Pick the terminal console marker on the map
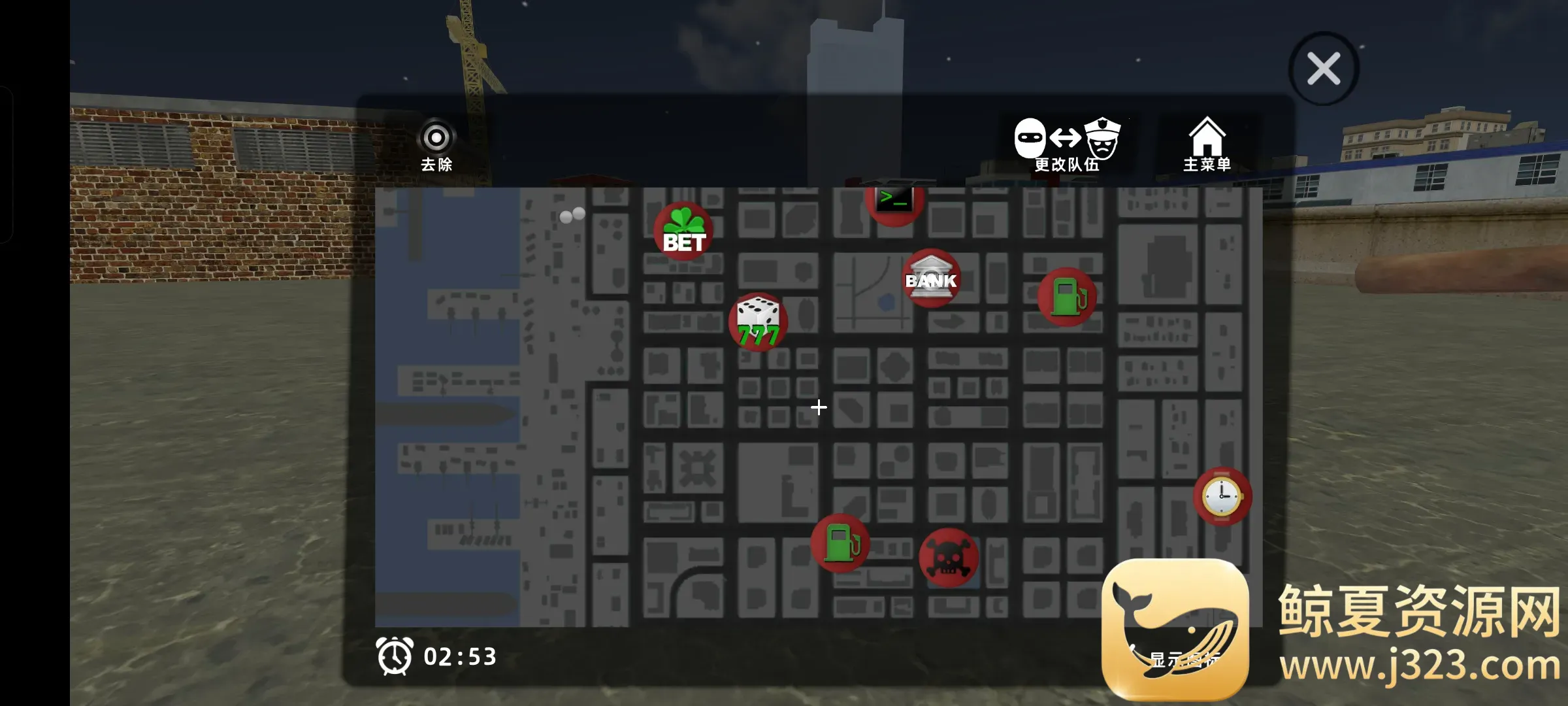This screenshot has height=706, width=1568. click(x=894, y=203)
